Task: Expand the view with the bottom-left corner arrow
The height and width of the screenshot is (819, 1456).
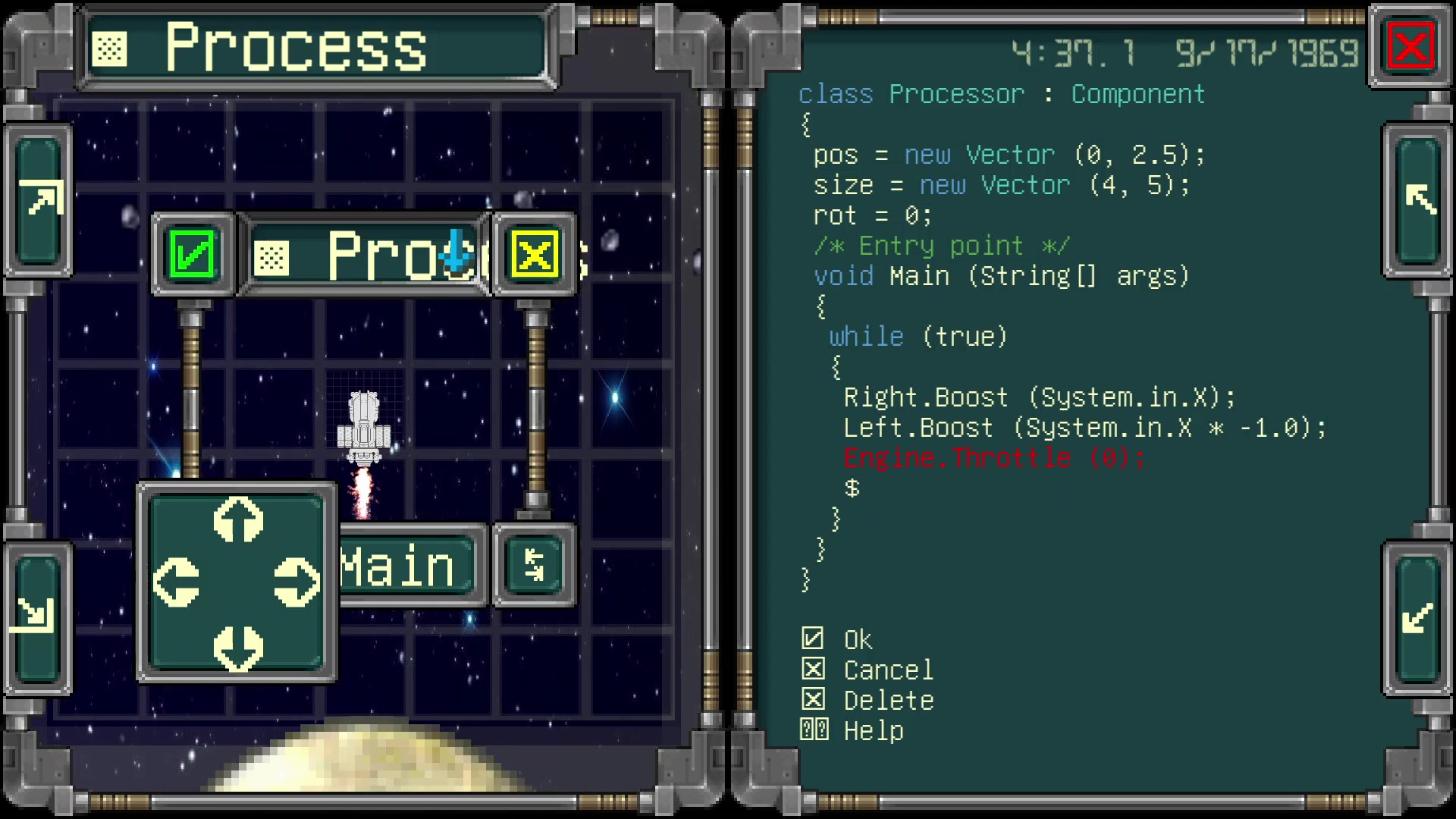Action: (38, 616)
